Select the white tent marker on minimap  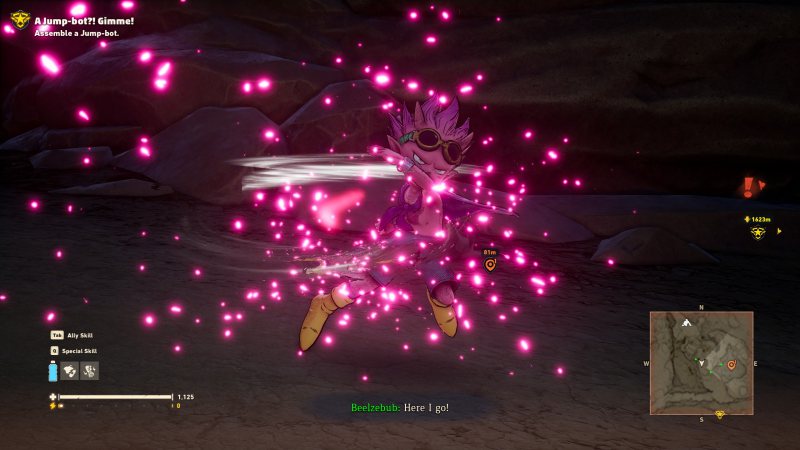coord(686,323)
